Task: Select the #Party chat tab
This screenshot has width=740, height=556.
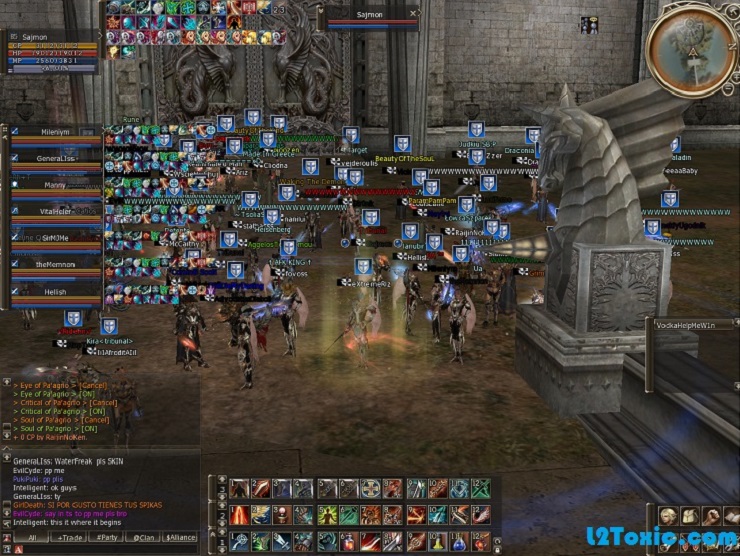Action: tap(107, 537)
